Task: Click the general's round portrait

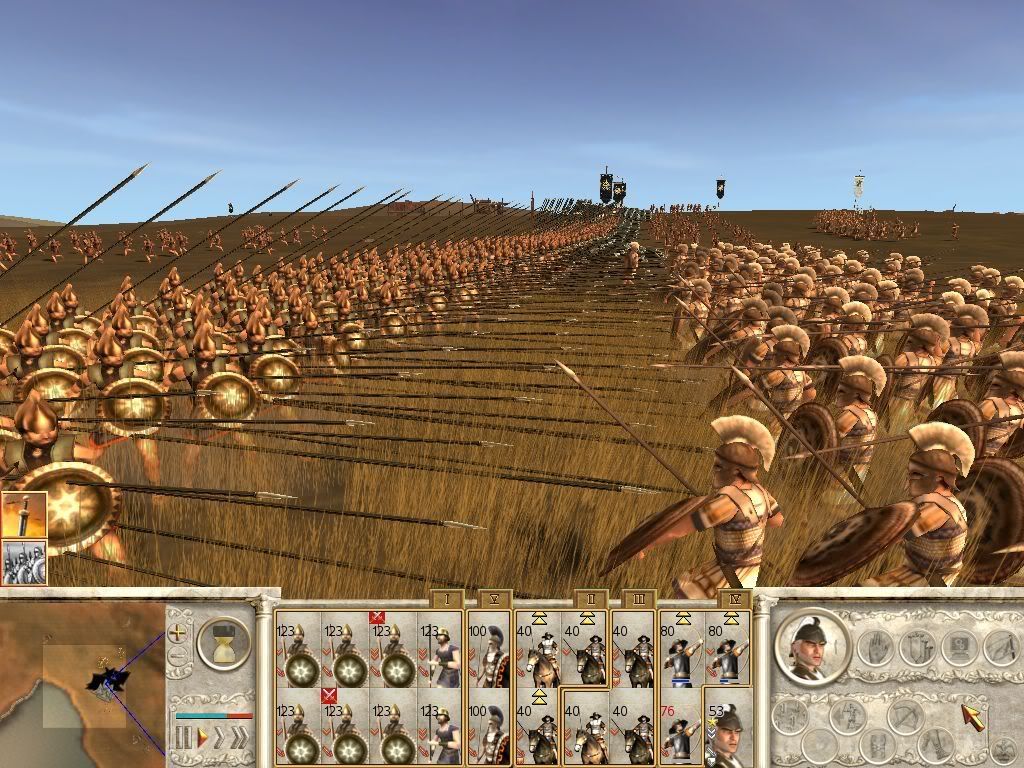Action: click(810, 648)
